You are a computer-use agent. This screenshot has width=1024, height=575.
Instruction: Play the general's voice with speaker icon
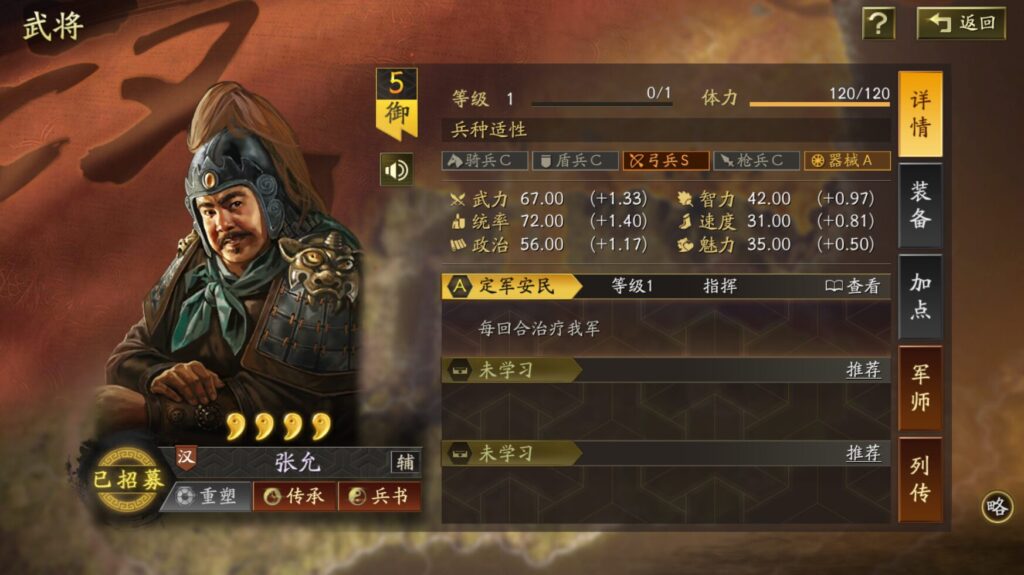click(396, 170)
